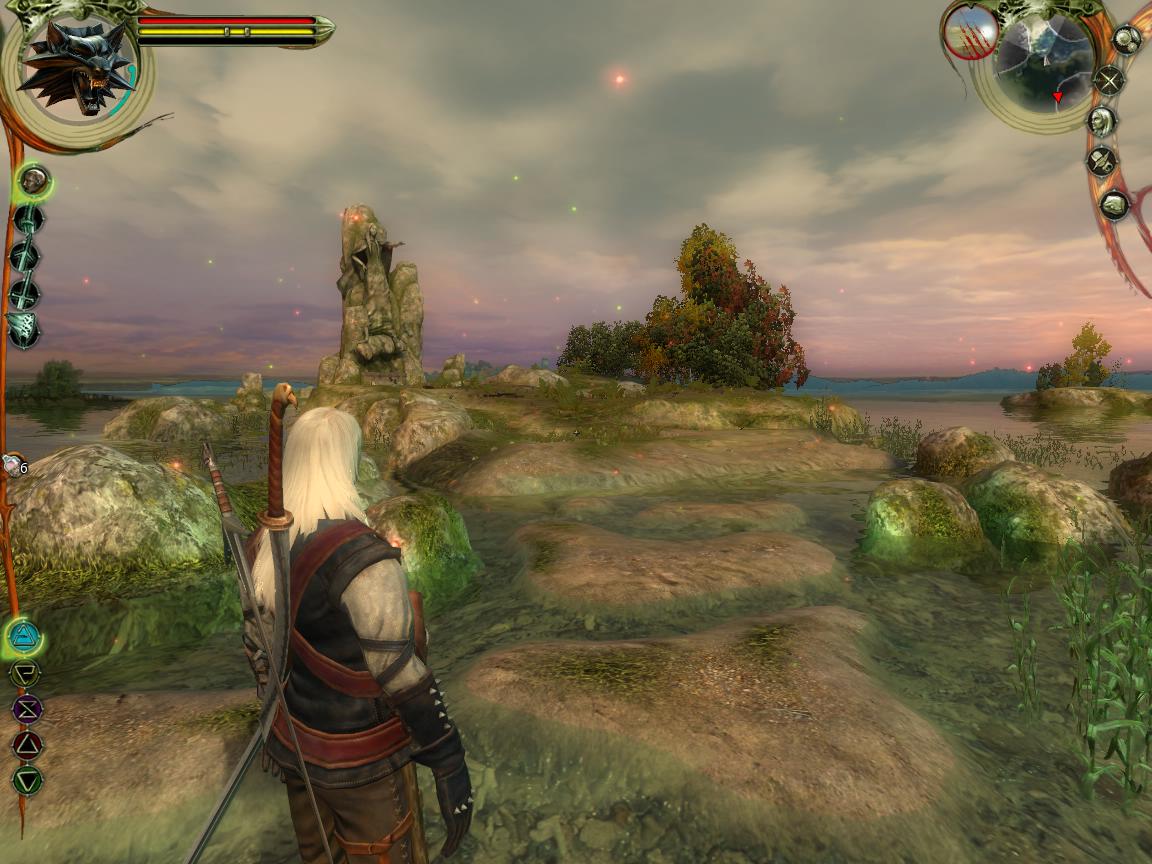The width and height of the screenshot is (1152, 864).
Task: Switch to the red Igni sign
Action: (x=26, y=744)
